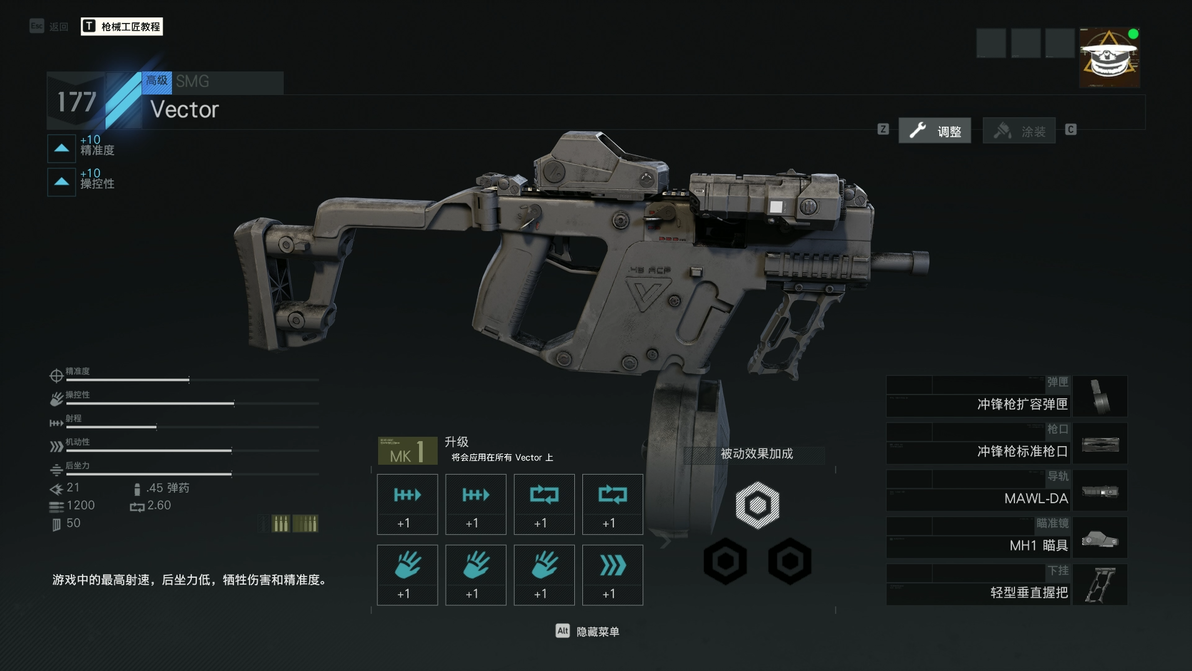Click the 隐藏菜单 hide menu option

click(588, 631)
